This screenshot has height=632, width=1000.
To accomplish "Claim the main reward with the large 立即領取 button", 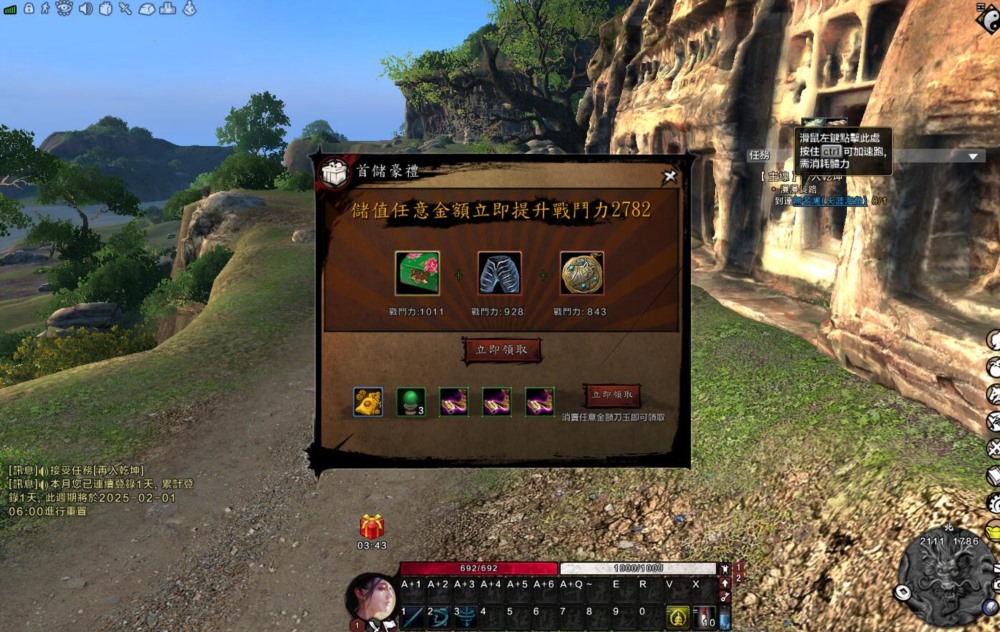I will click(x=503, y=350).
